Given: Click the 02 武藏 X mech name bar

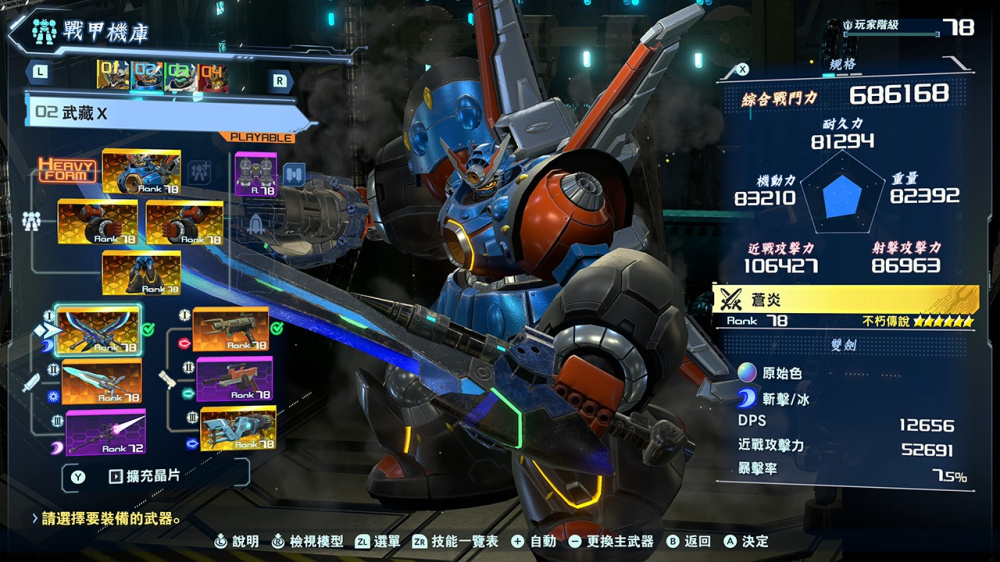Looking at the screenshot, I should 160,113.
